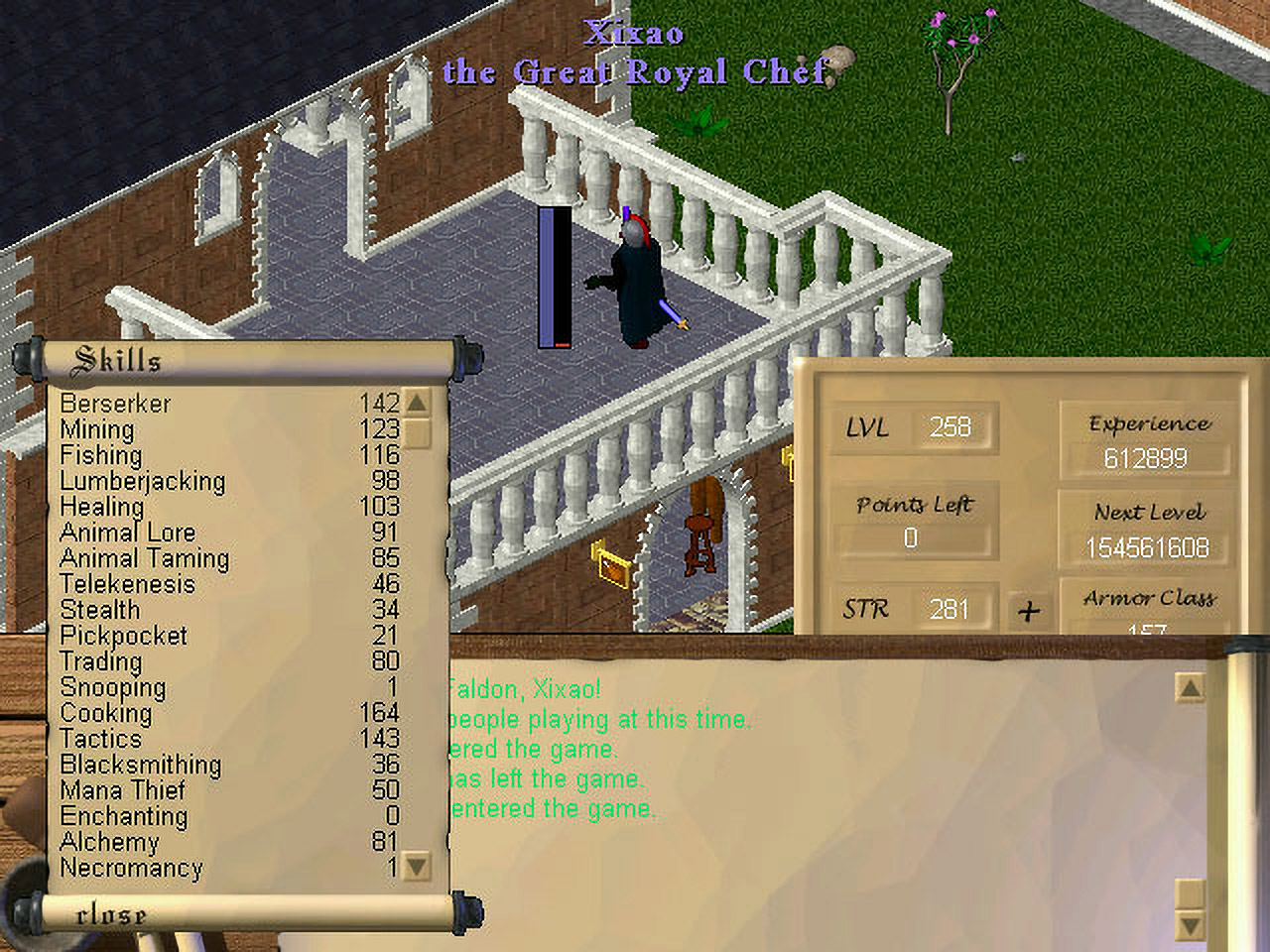Click the chat log down arrow

[x=1189, y=926]
